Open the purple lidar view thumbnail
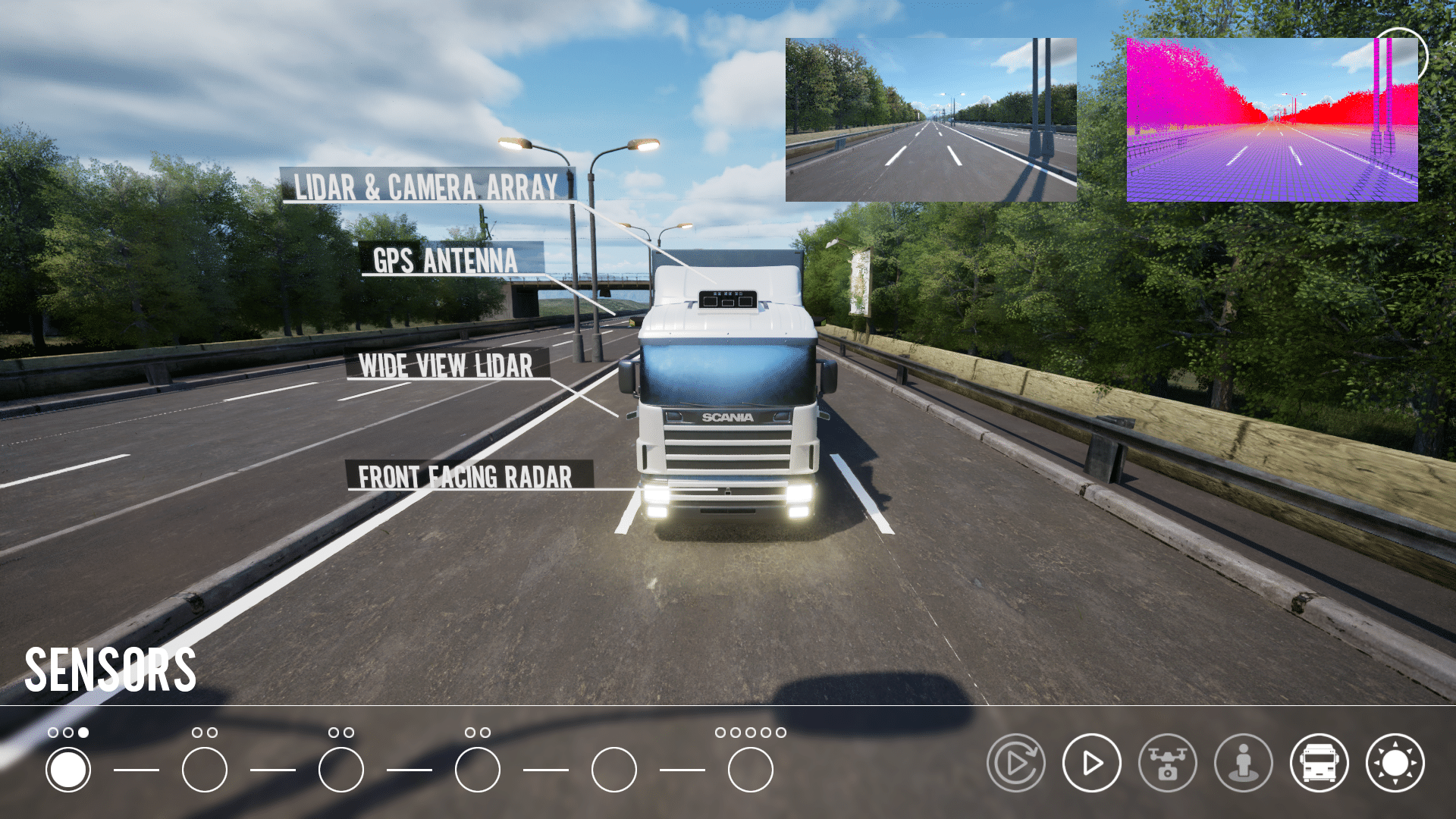1456x819 pixels. coord(1272,120)
